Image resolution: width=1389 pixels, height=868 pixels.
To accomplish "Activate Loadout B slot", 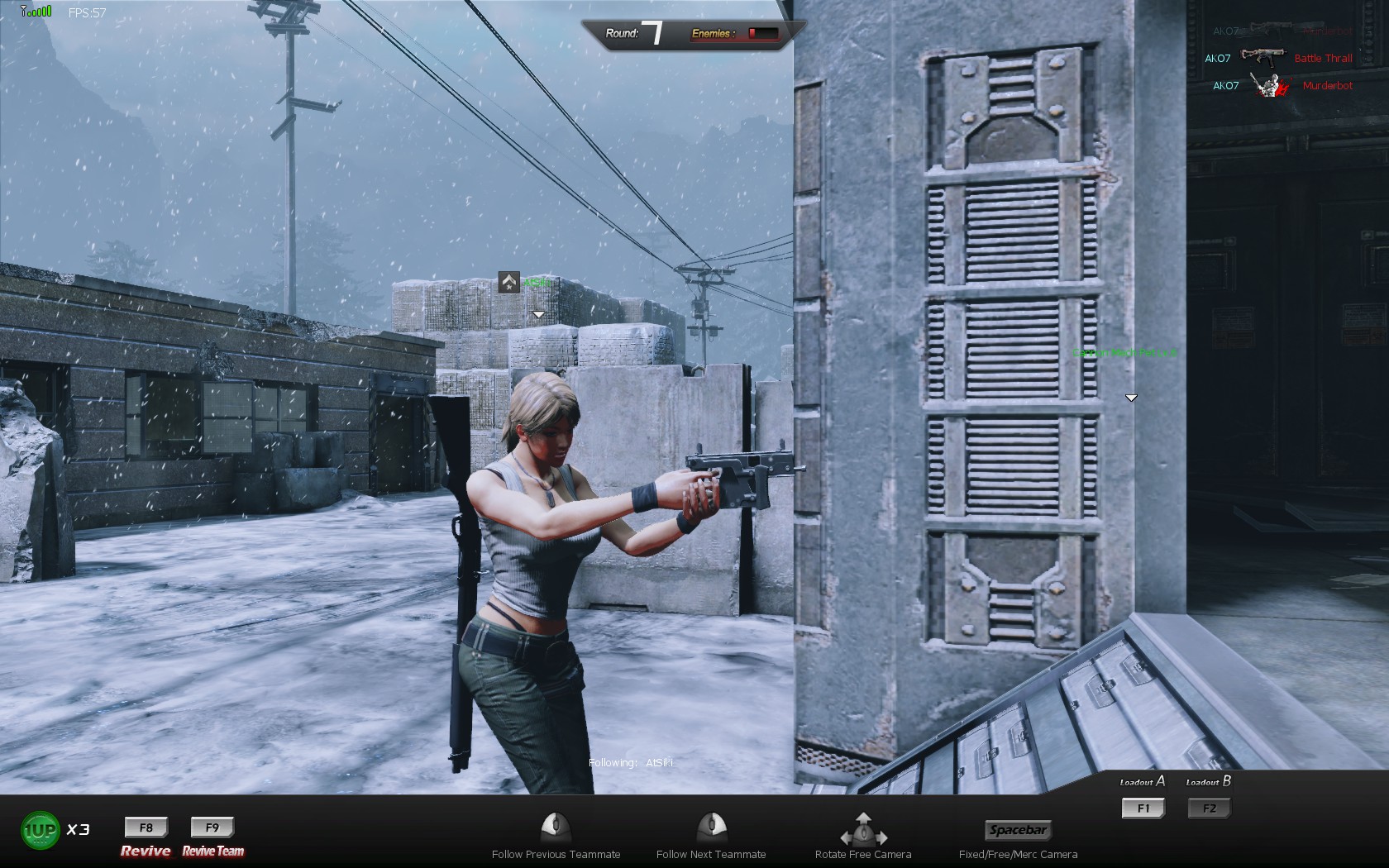I will pyautogui.click(x=1208, y=808).
